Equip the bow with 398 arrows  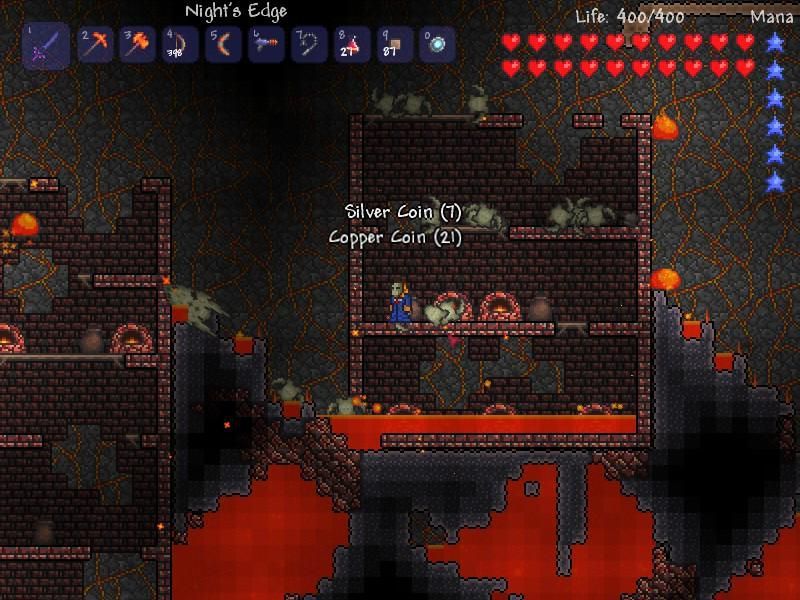[x=181, y=45]
